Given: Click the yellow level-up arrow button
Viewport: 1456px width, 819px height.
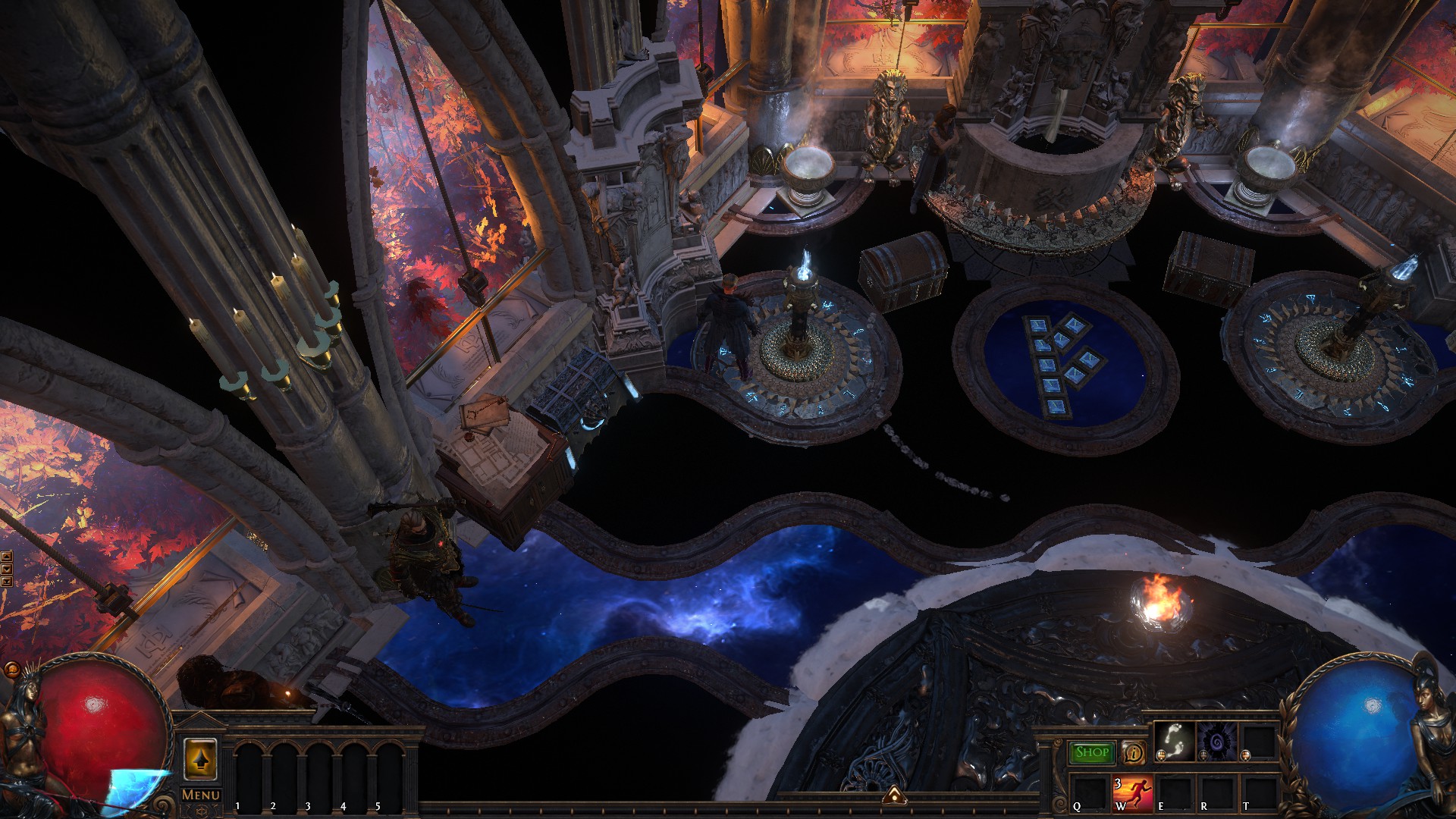Looking at the screenshot, I should point(200,759).
